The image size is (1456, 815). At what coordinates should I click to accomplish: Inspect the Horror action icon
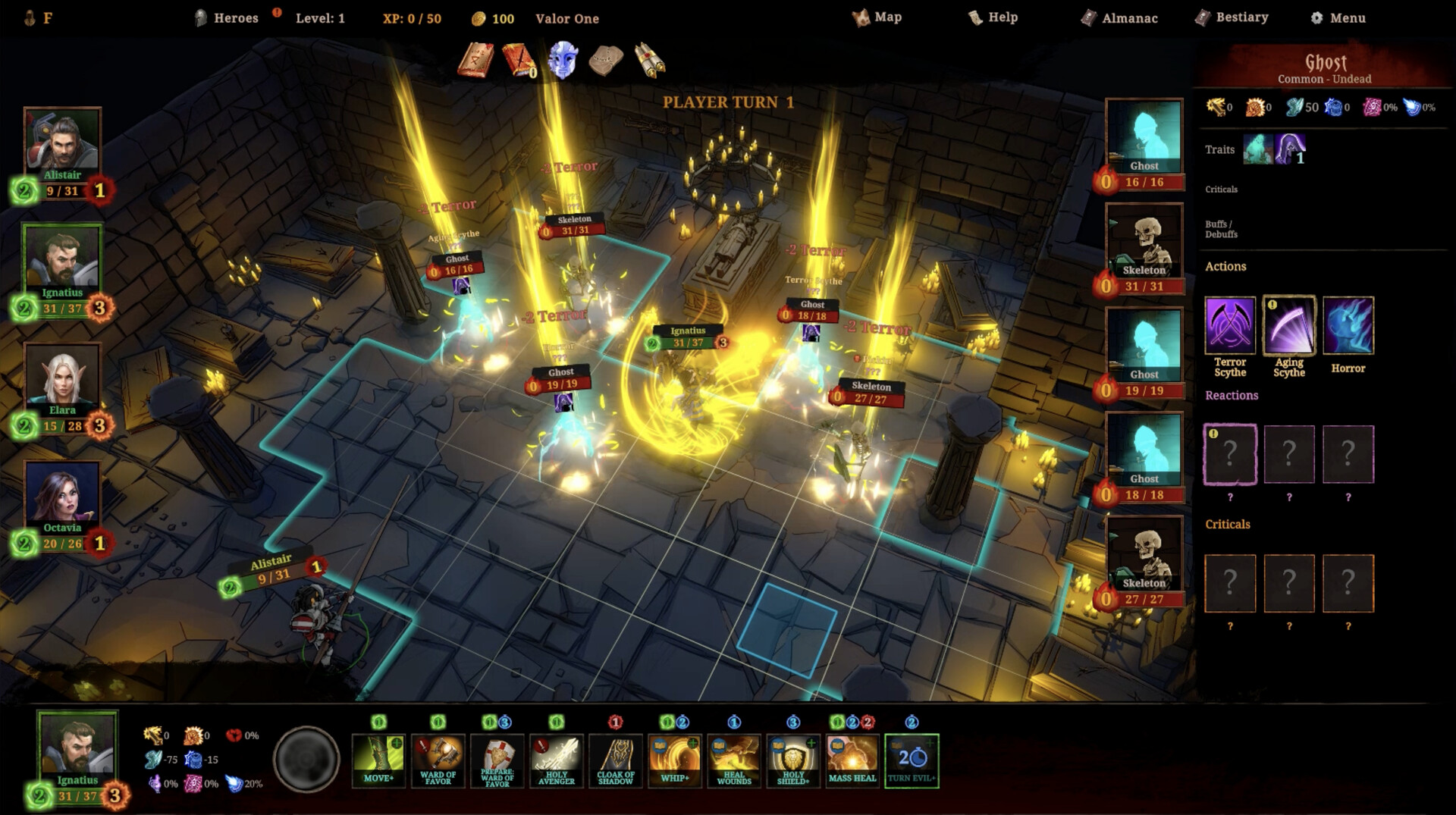[1348, 326]
